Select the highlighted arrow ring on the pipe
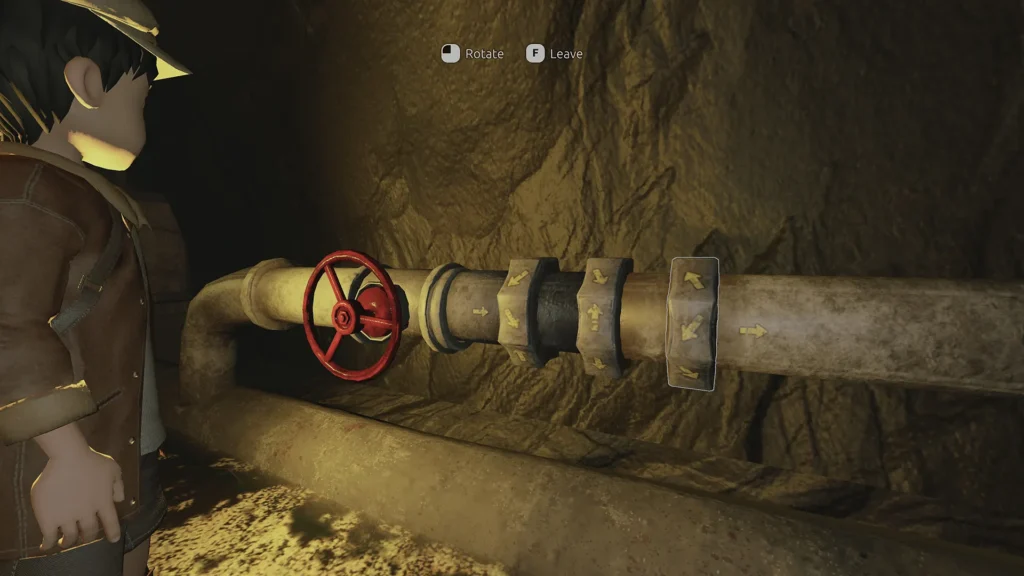The height and width of the screenshot is (576, 1024). [693, 323]
